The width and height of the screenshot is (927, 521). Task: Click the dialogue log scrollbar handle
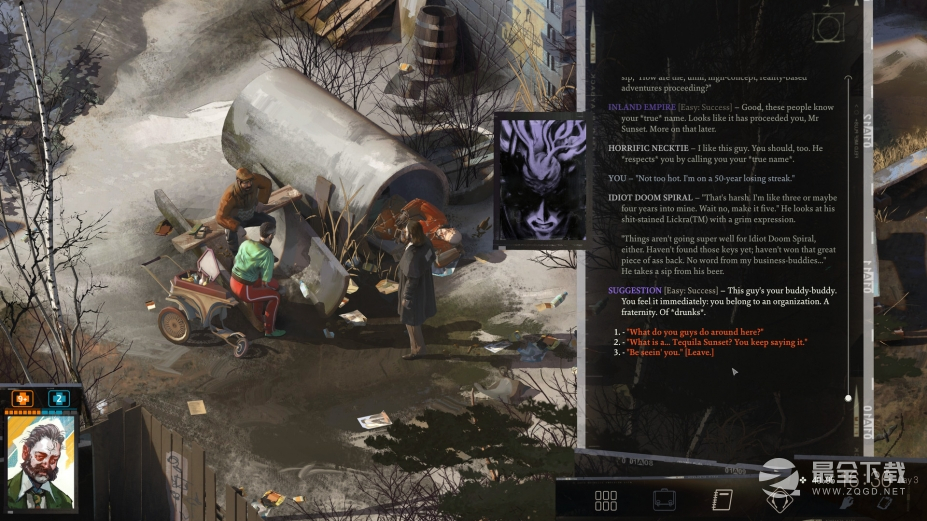coord(849,398)
